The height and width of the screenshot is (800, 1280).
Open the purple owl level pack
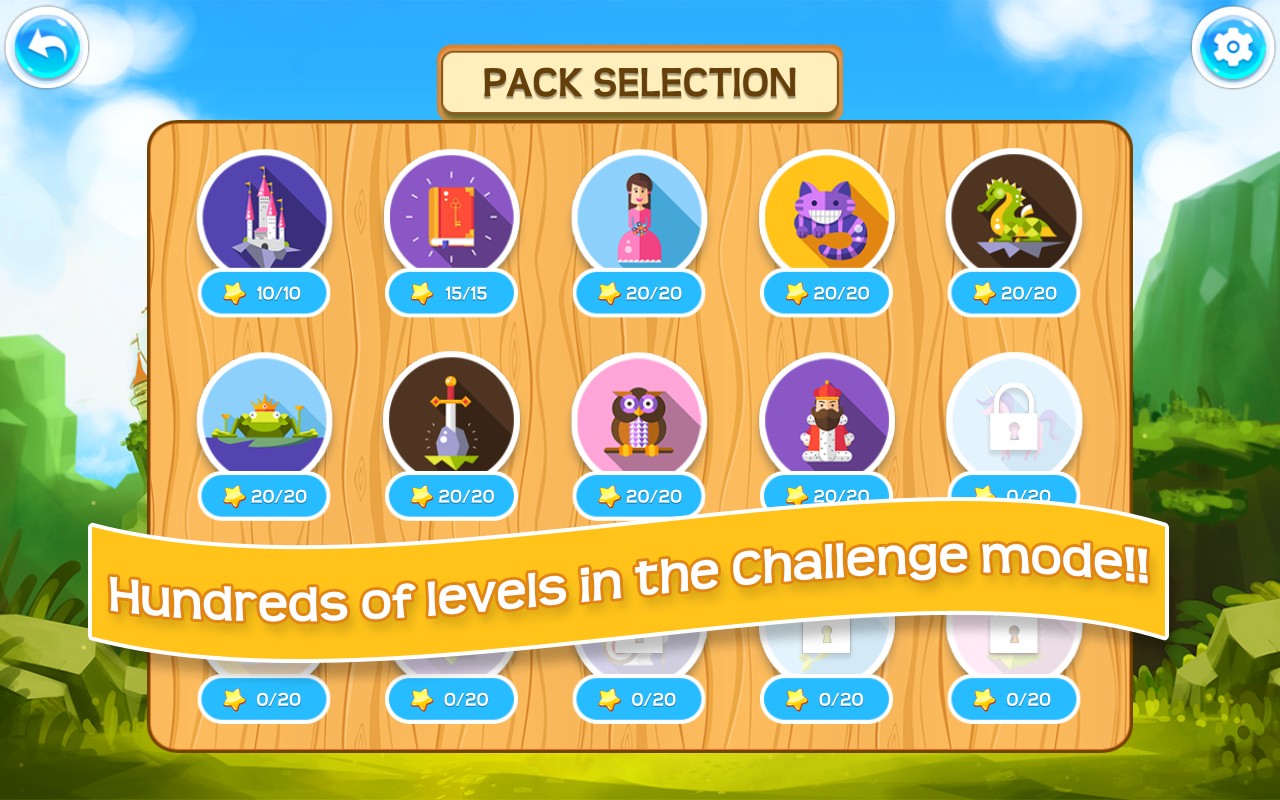639,418
